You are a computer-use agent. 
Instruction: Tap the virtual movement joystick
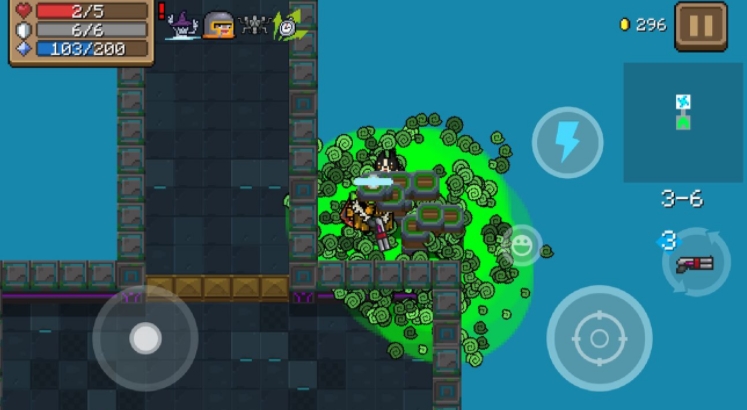(x=145, y=338)
